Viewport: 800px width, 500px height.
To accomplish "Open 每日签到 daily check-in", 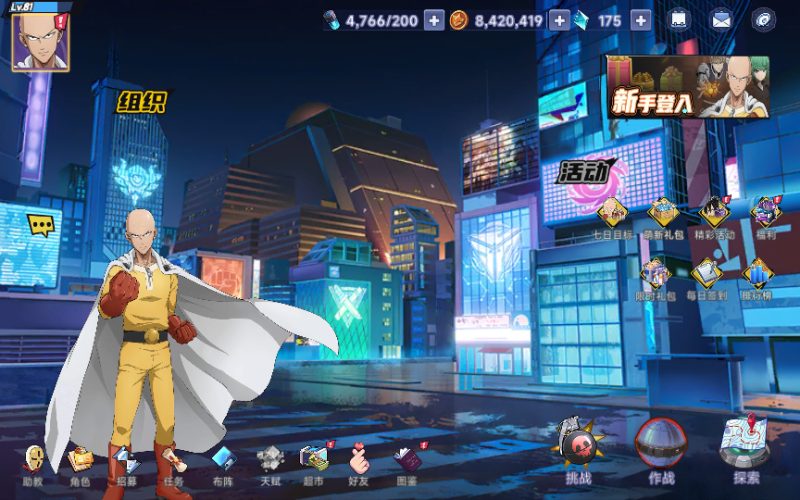I will (707, 276).
